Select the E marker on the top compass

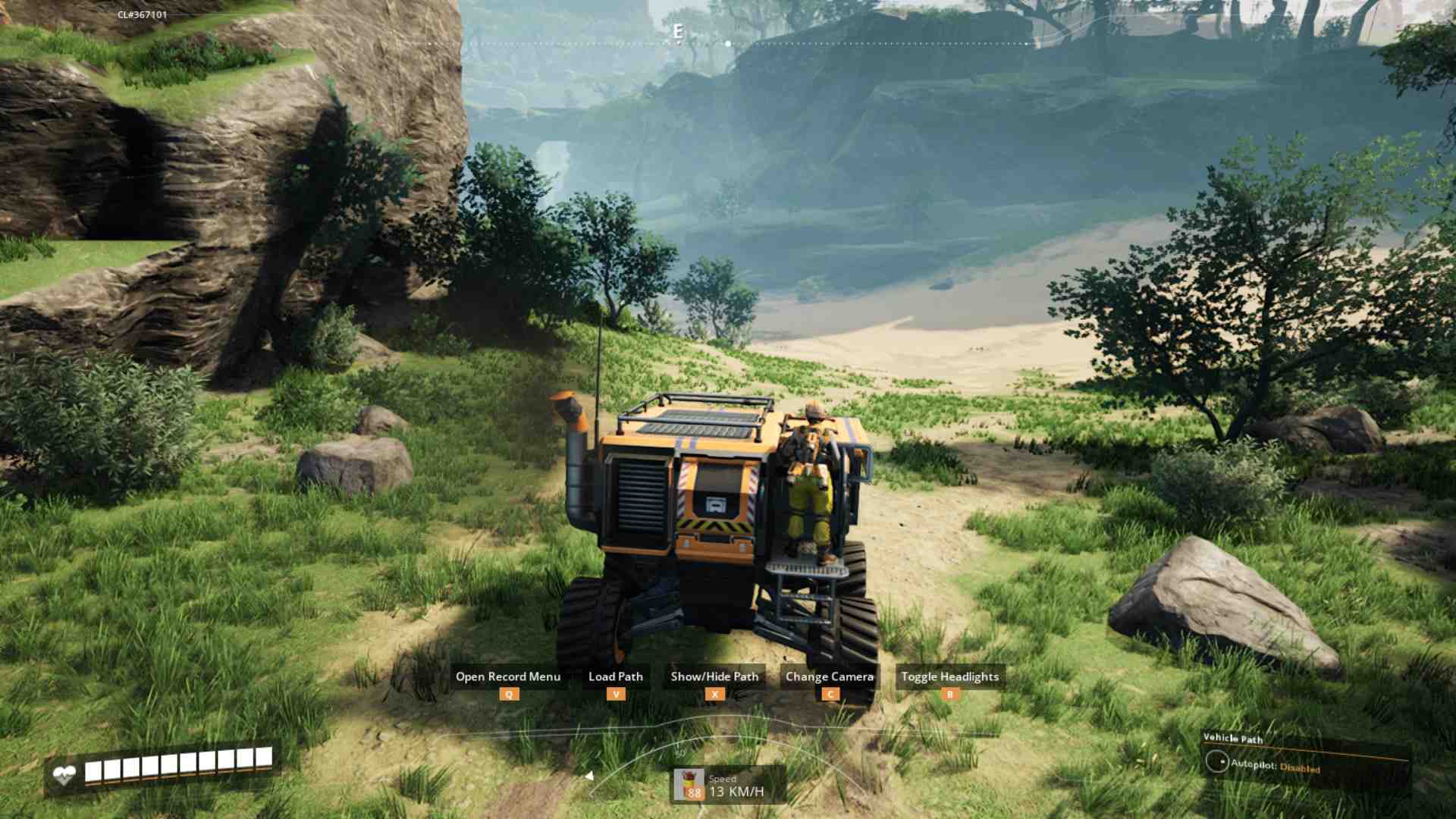pos(677,33)
